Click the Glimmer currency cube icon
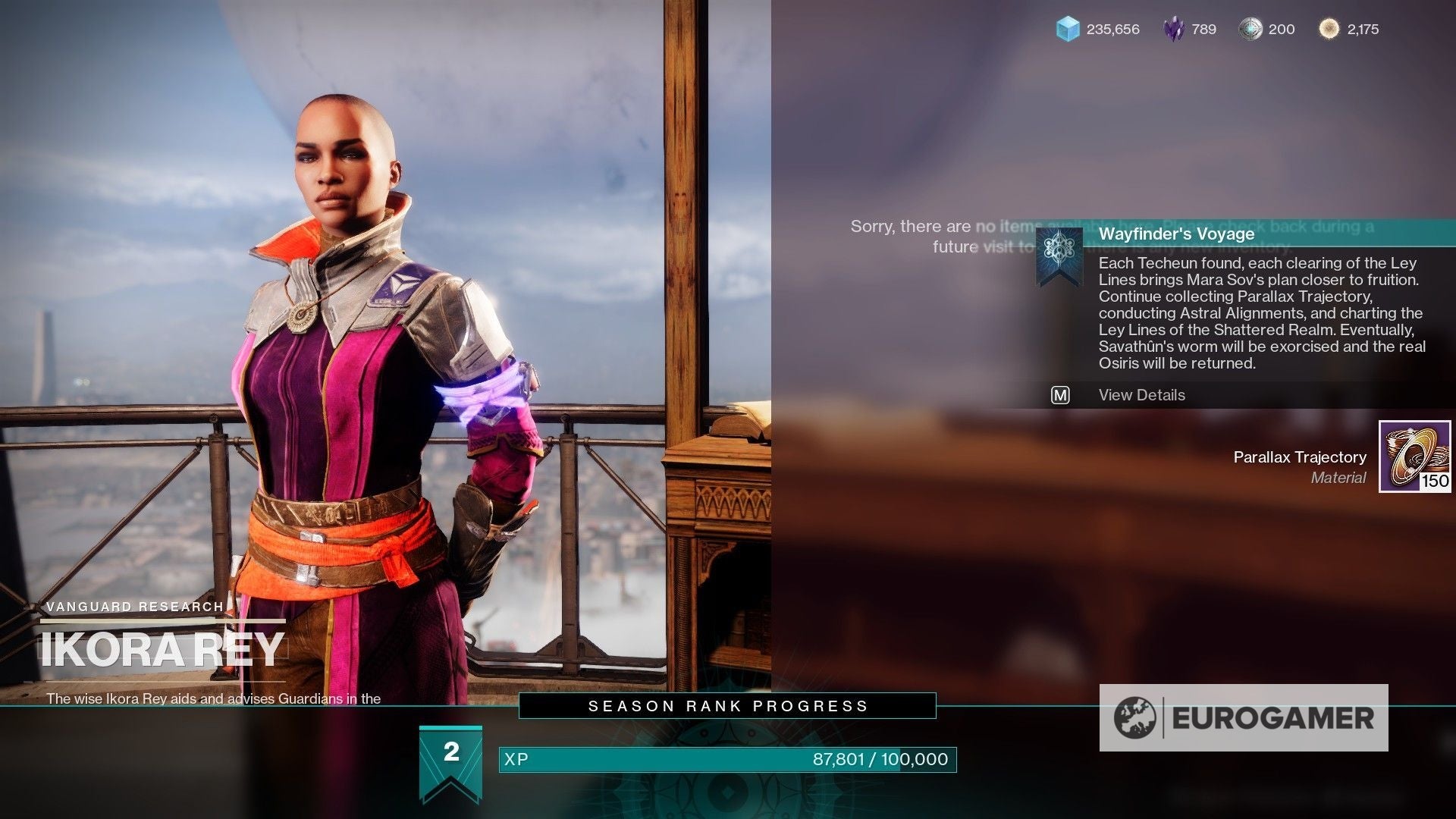The width and height of the screenshot is (1456, 819). tap(1069, 30)
